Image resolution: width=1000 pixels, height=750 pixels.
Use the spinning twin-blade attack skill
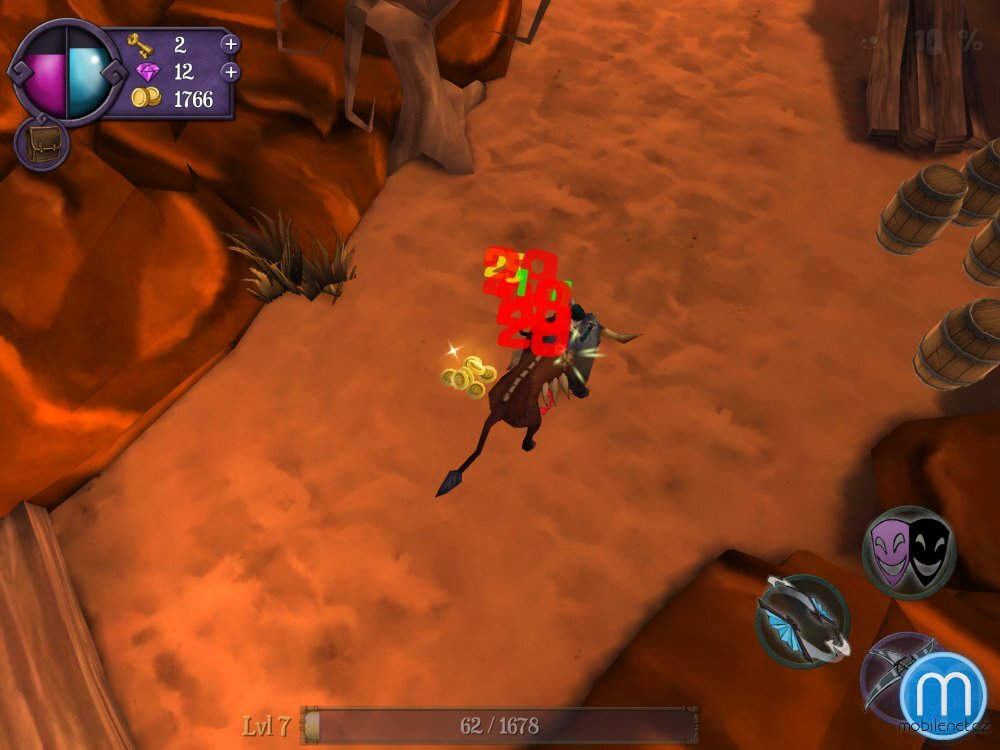802,621
